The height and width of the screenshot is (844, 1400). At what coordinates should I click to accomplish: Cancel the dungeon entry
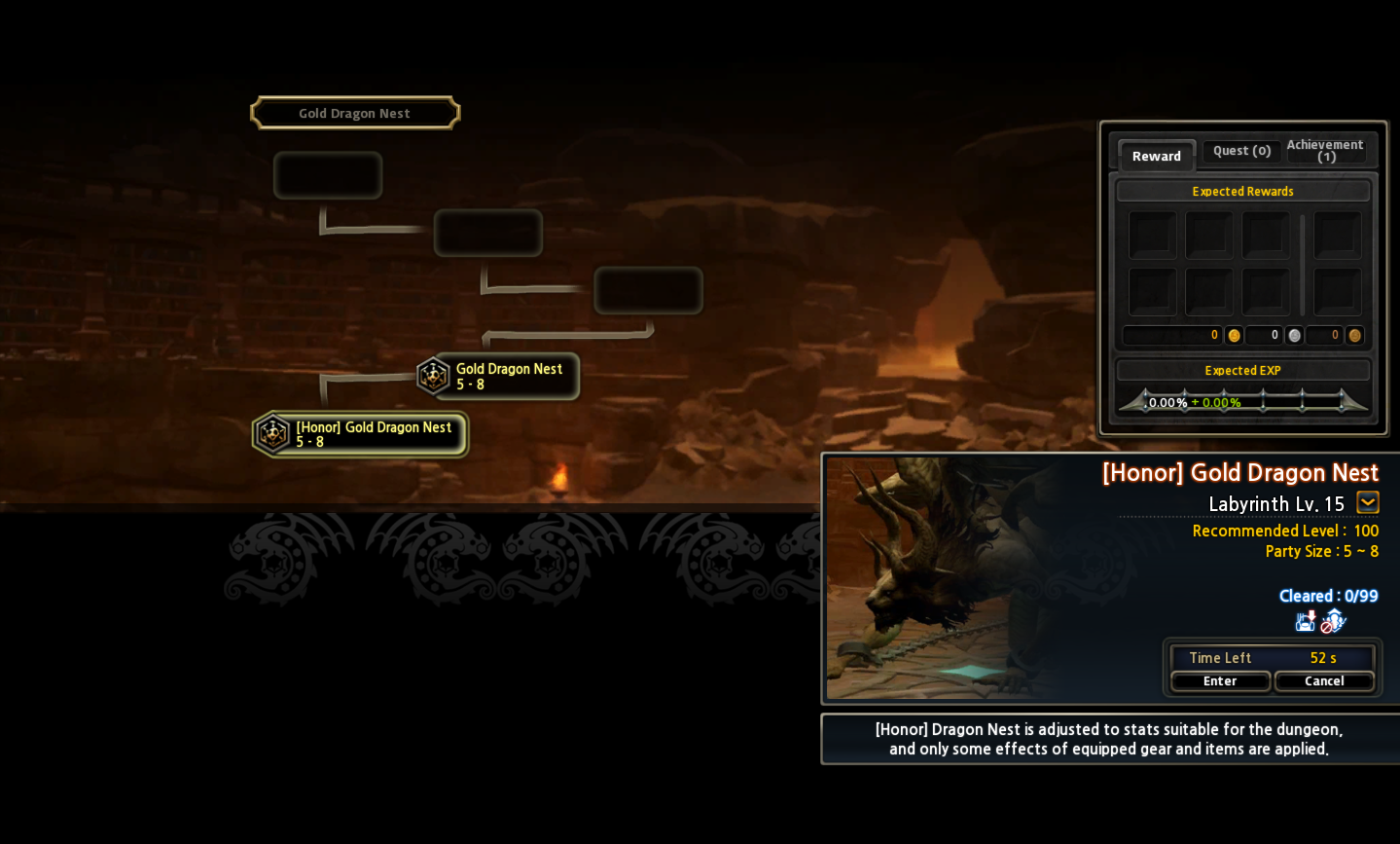1324,681
